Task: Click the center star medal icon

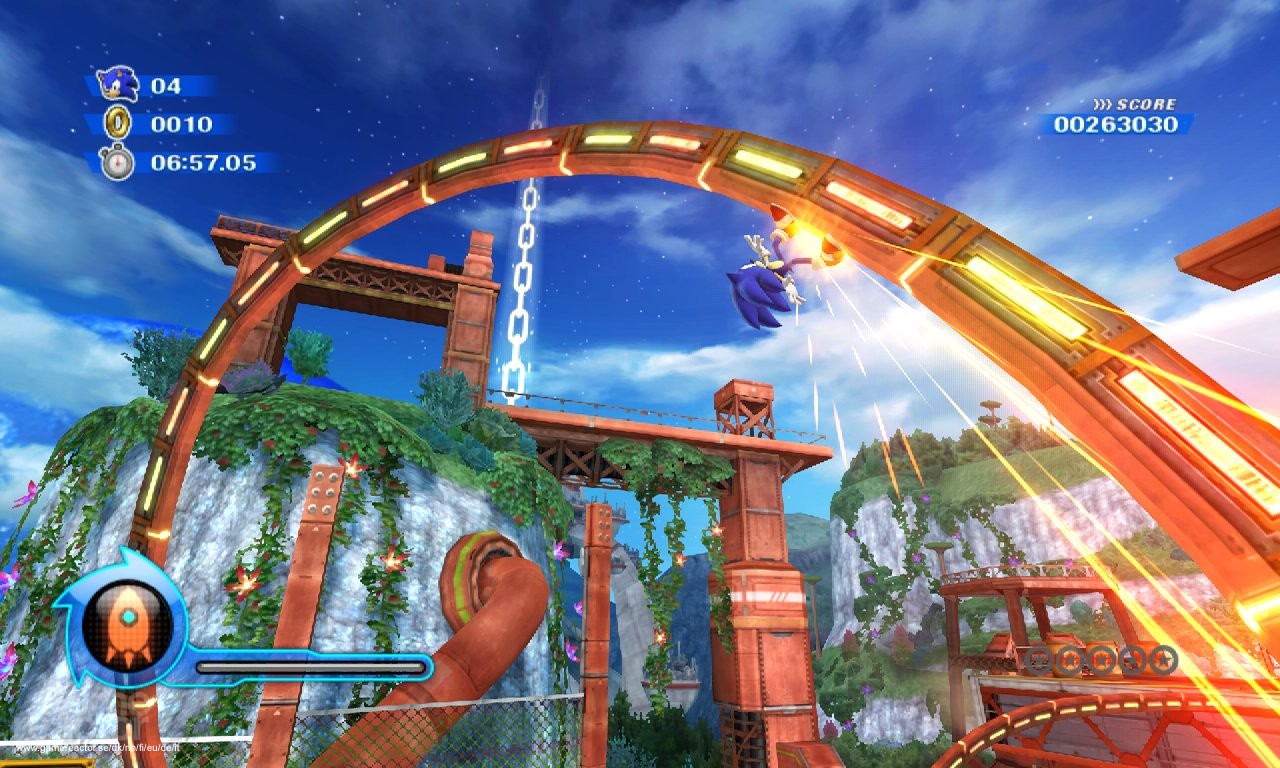Action: click(x=1101, y=658)
